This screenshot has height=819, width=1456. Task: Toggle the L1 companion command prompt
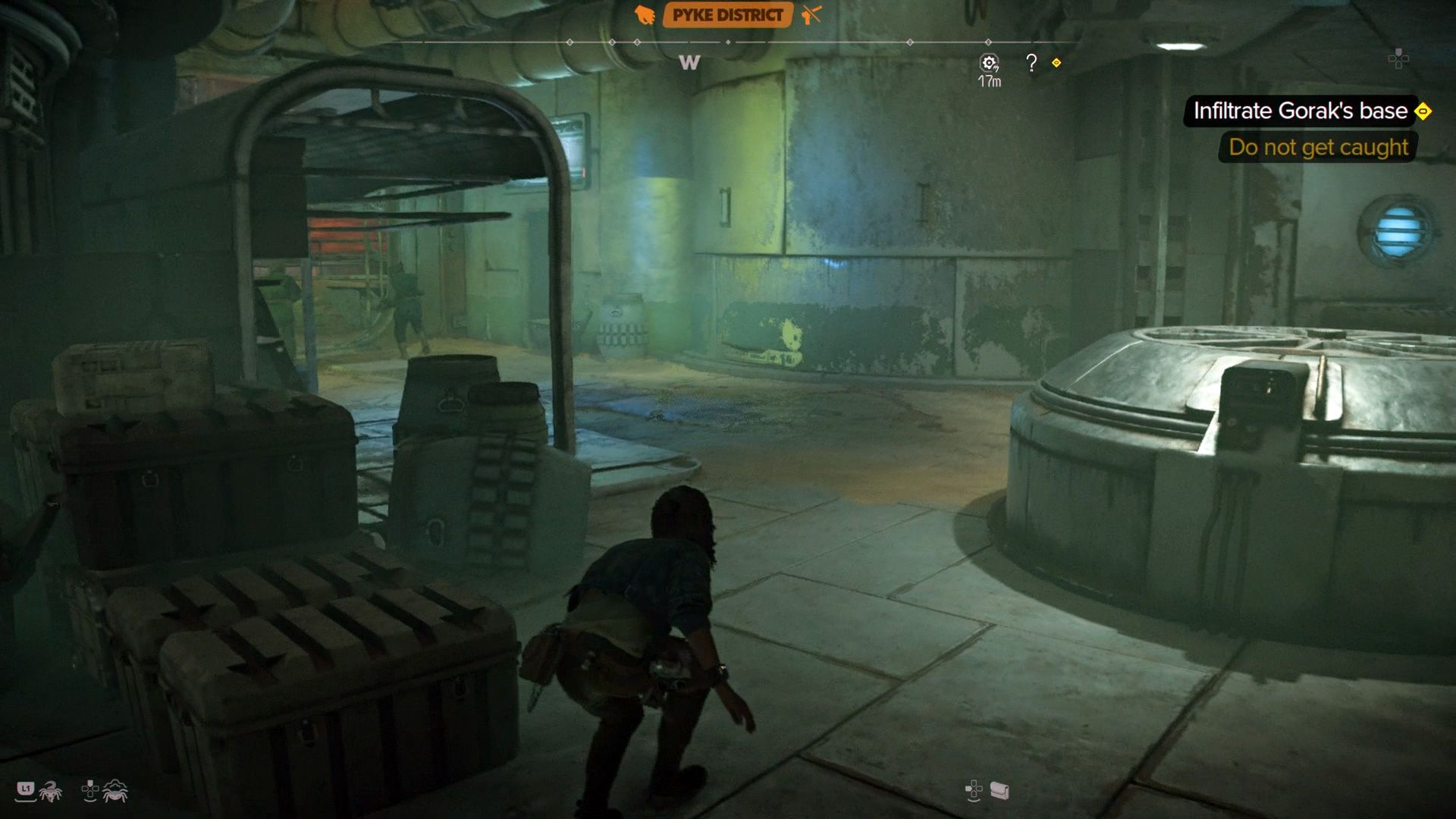point(26,788)
